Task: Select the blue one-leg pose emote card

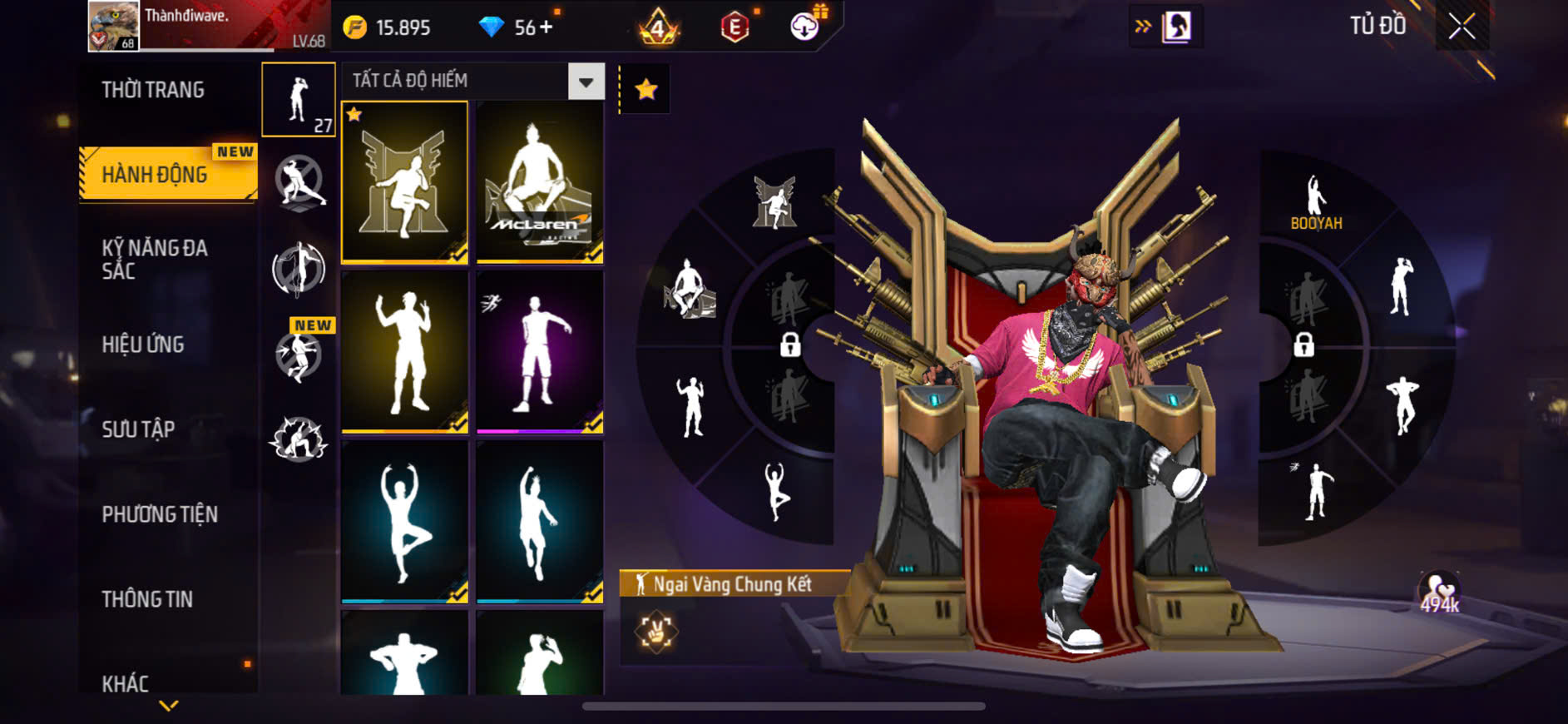Action: (405, 522)
